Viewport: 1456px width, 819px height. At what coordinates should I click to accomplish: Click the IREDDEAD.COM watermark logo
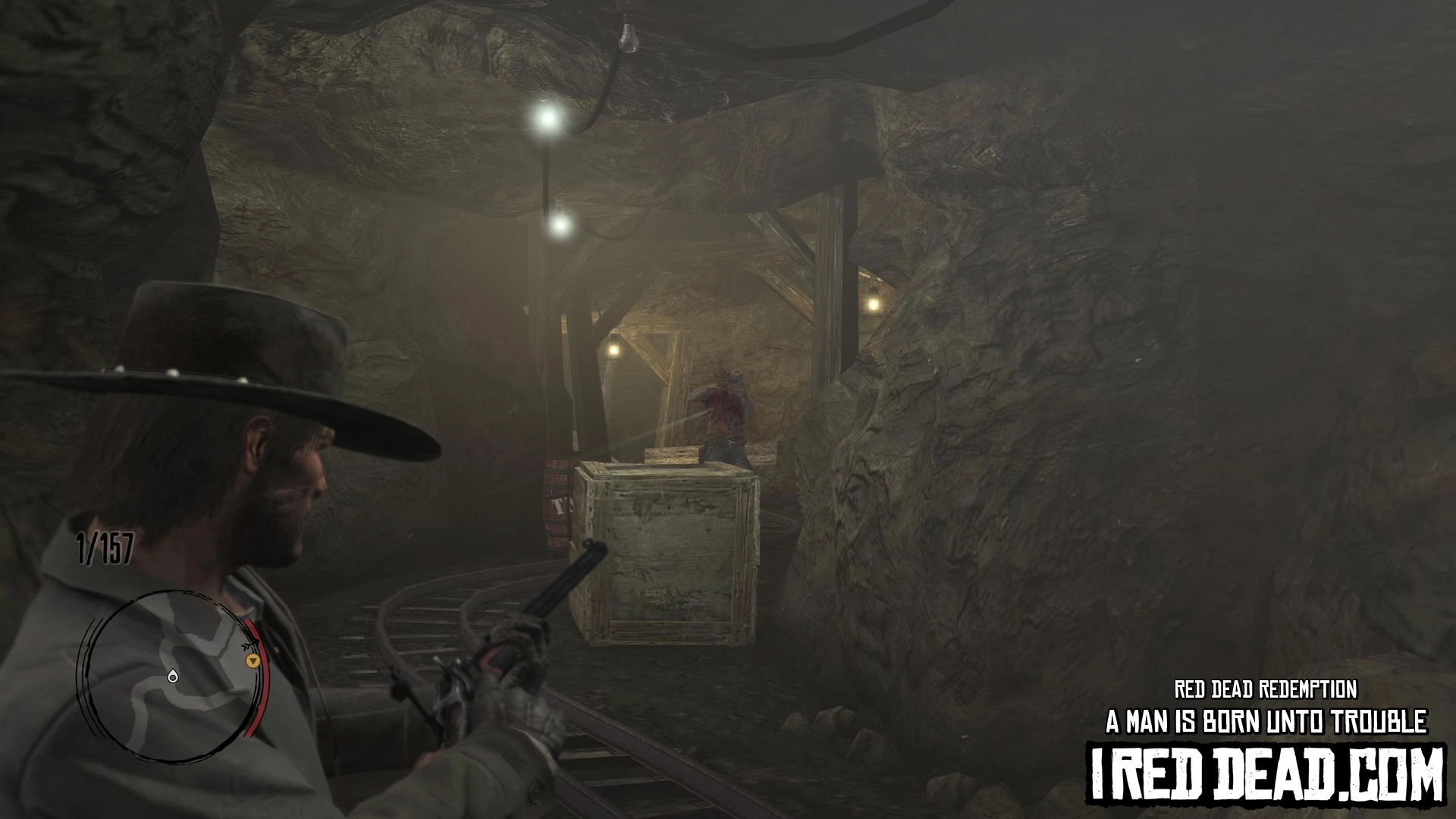(x=1266, y=774)
